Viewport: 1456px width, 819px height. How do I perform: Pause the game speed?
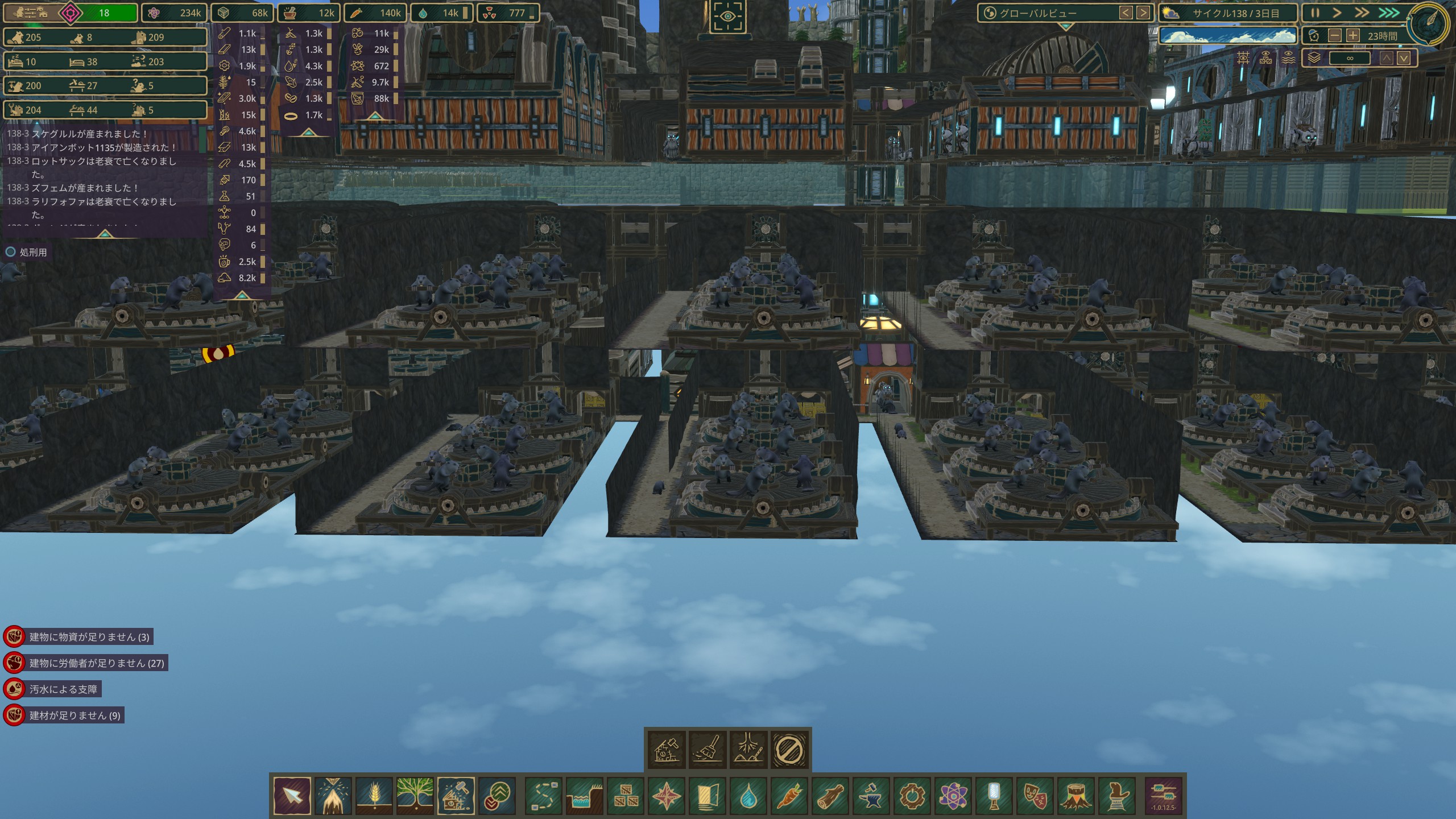pyautogui.click(x=1315, y=13)
